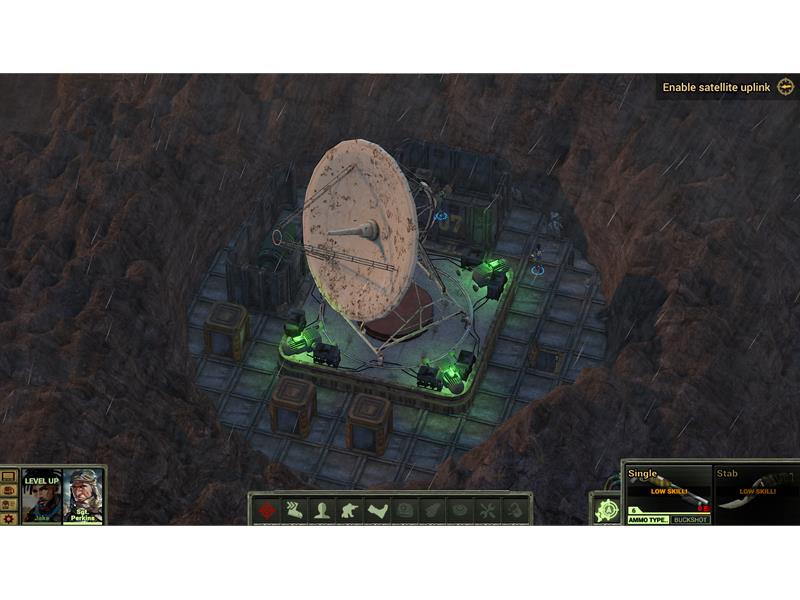Image resolution: width=800 pixels, height=600 pixels.
Task: Open the gear settings button beside portraits
Action: [x=9, y=519]
